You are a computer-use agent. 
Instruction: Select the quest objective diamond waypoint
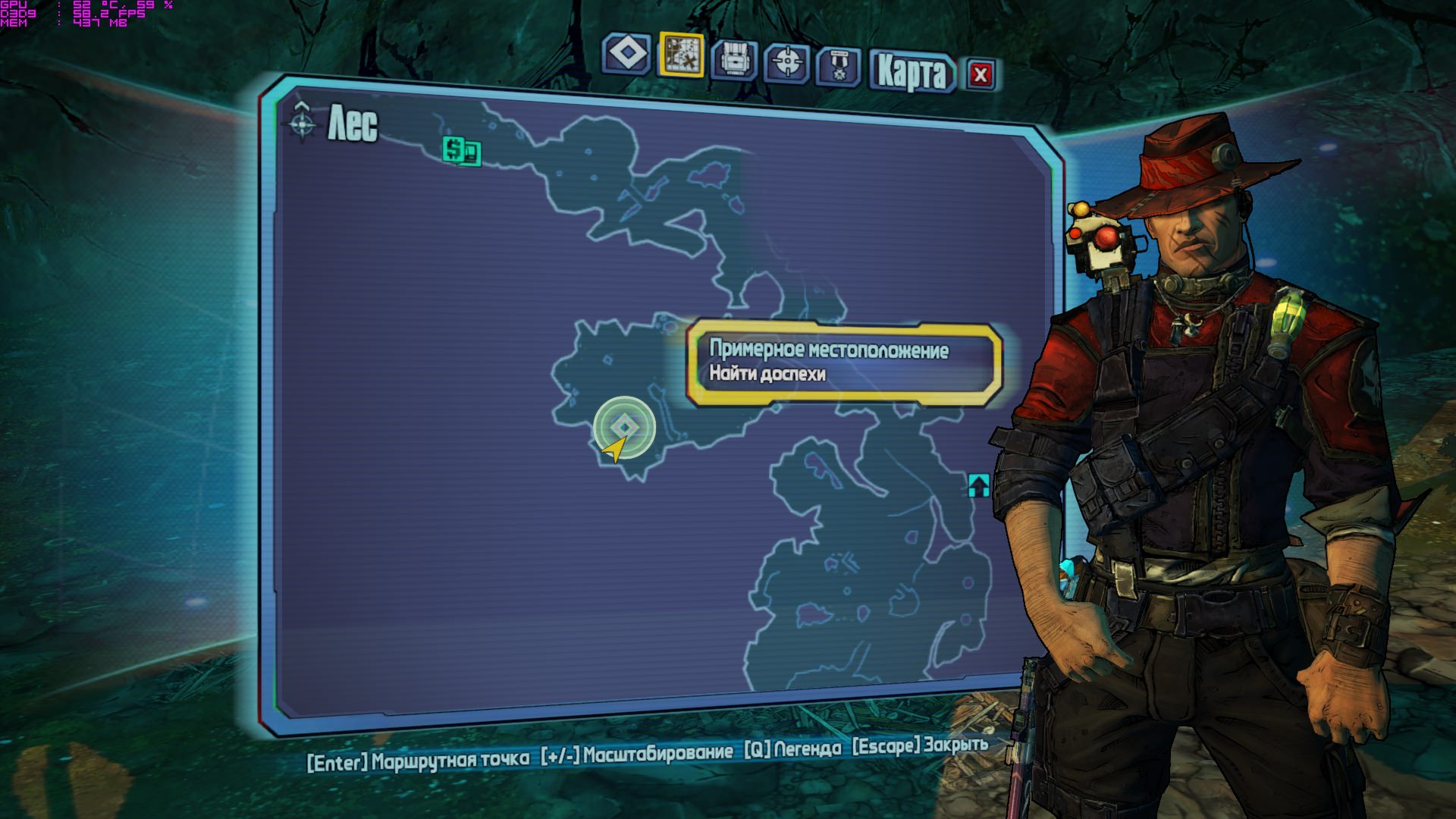pyautogui.click(x=624, y=427)
